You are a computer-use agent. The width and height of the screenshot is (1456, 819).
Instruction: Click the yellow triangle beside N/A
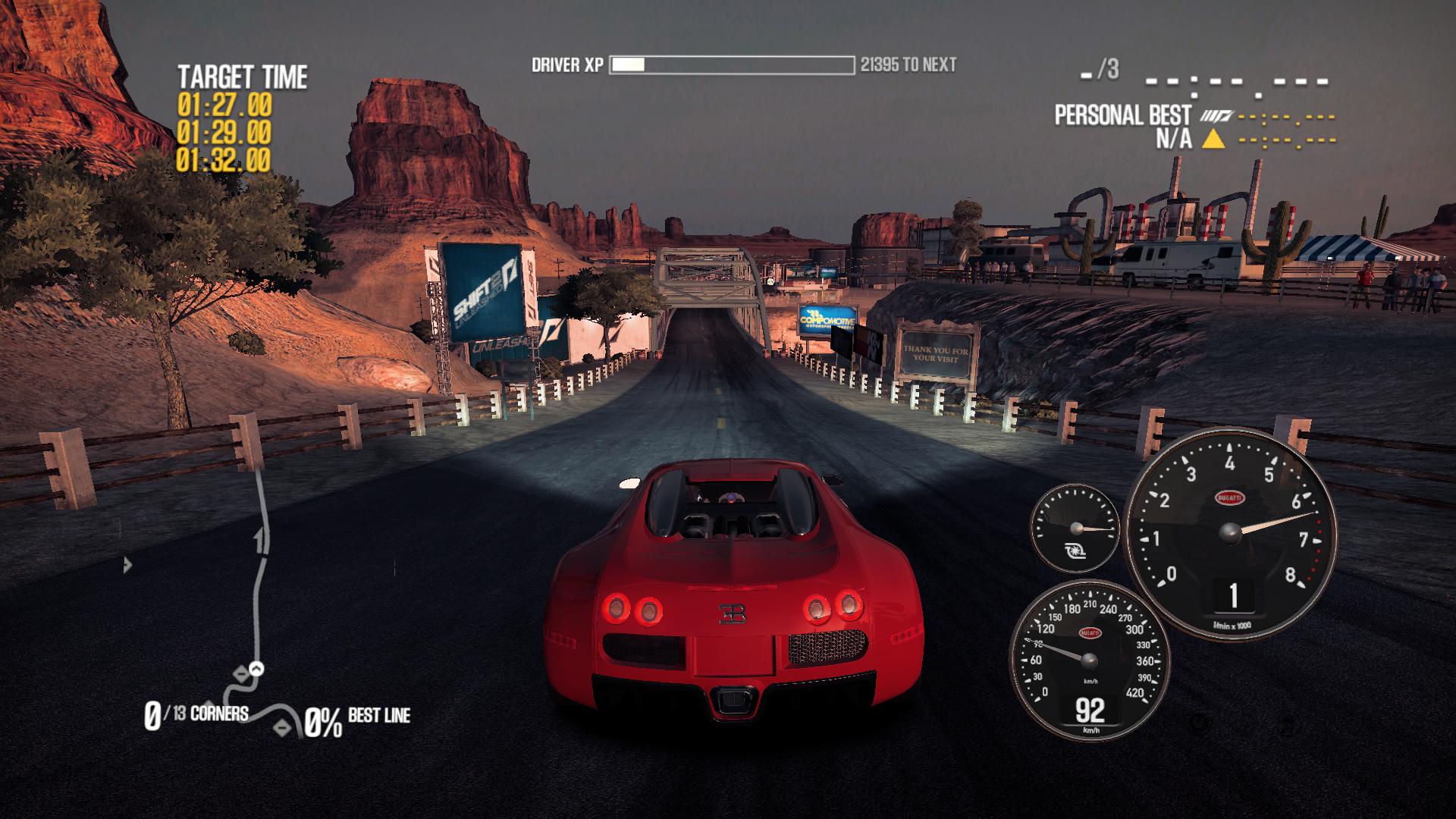(1215, 139)
